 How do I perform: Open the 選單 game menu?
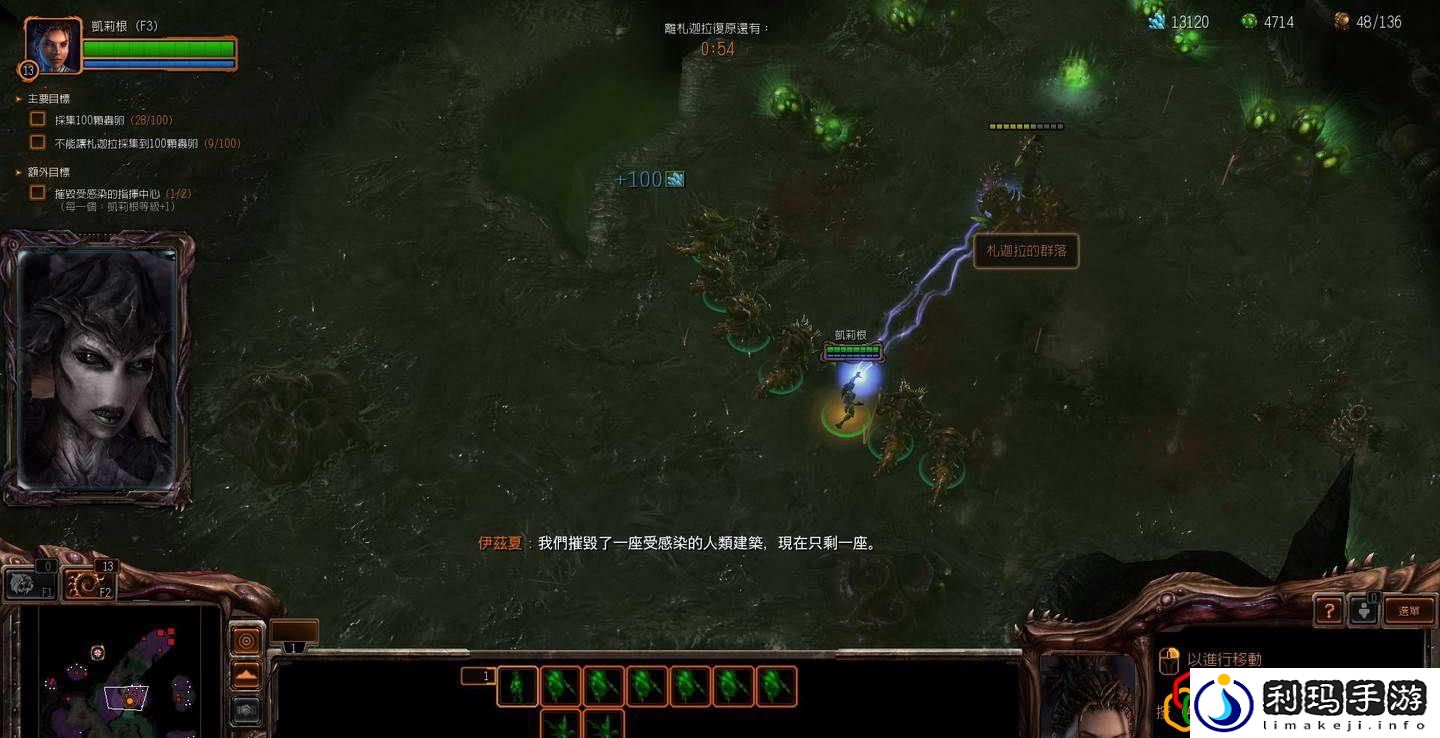click(x=1412, y=610)
